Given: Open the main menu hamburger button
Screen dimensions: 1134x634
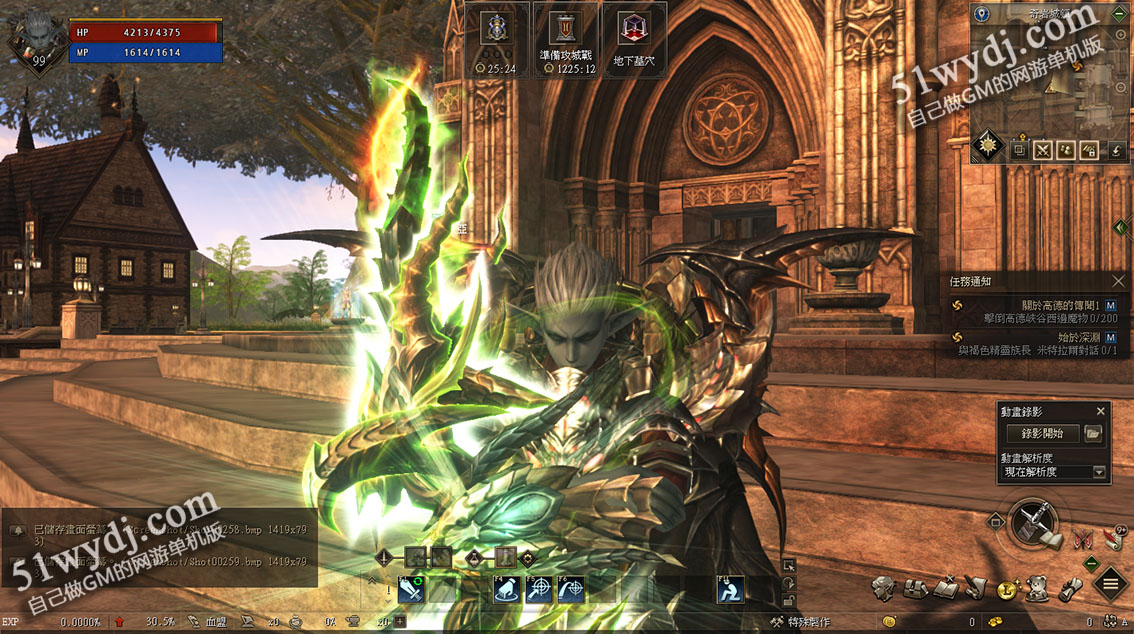Looking at the screenshot, I should pos(1110,584).
